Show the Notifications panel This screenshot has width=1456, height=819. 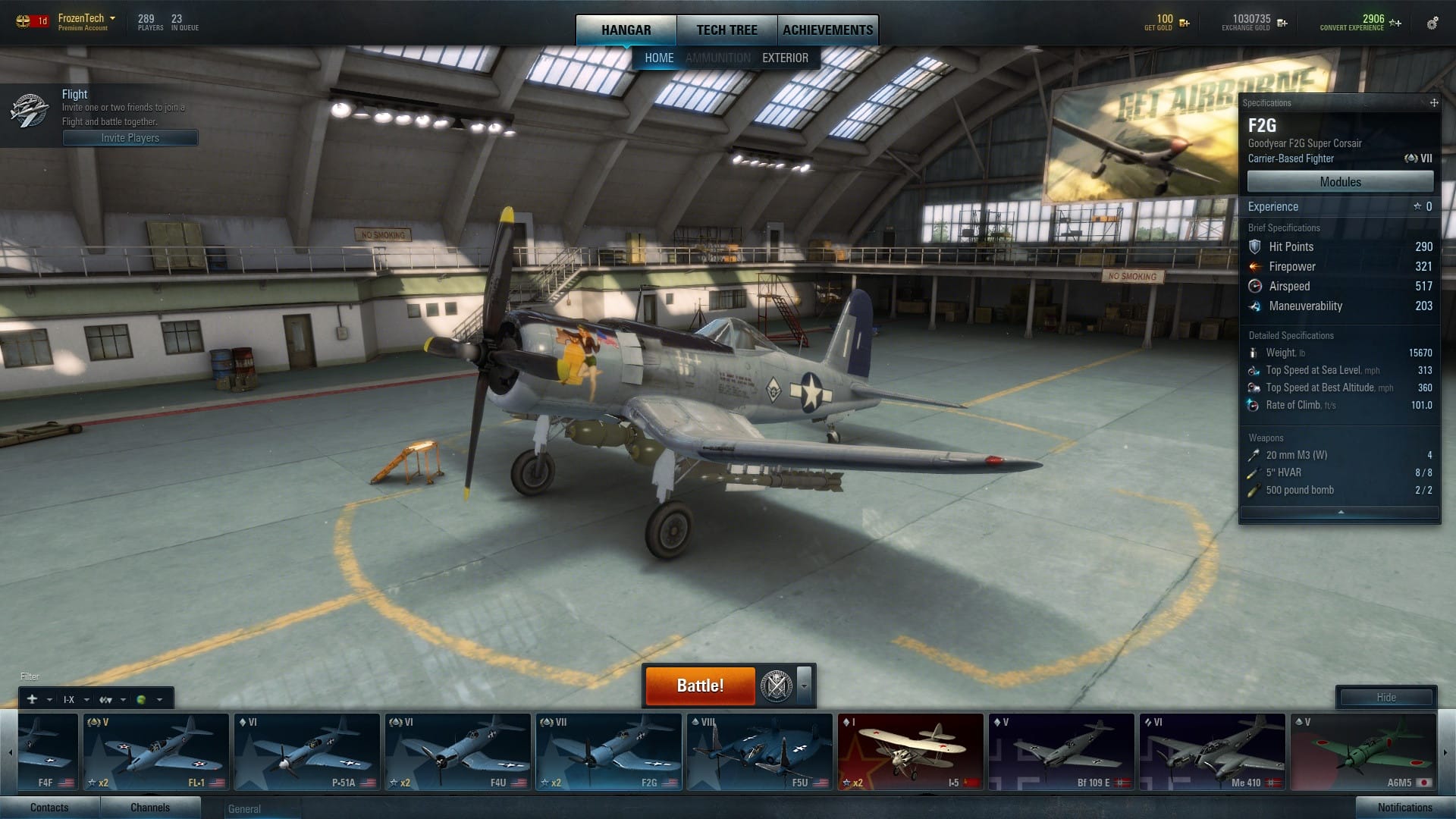point(1404,808)
